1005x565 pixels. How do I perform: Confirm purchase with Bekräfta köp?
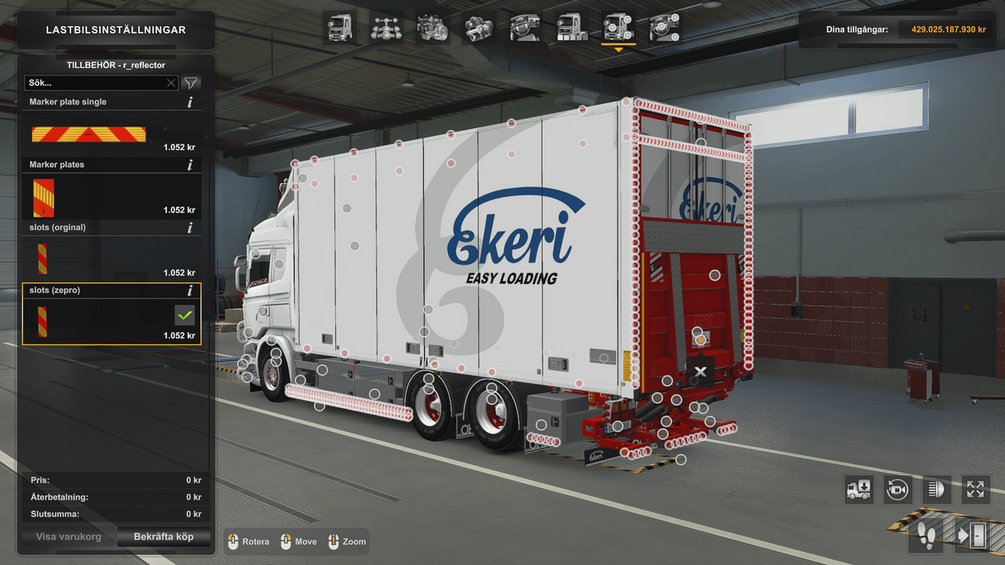tap(164, 537)
